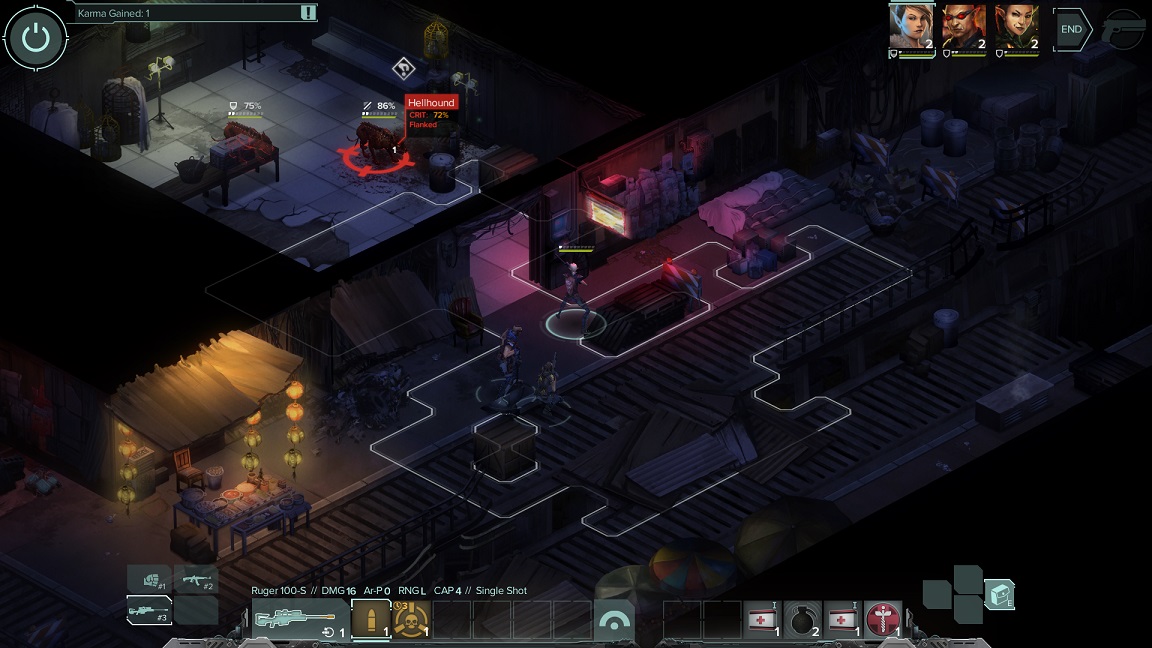This screenshot has height=648, width=1152.
Task: Use the first medkit item
Action: pyautogui.click(x=764, y=620)
